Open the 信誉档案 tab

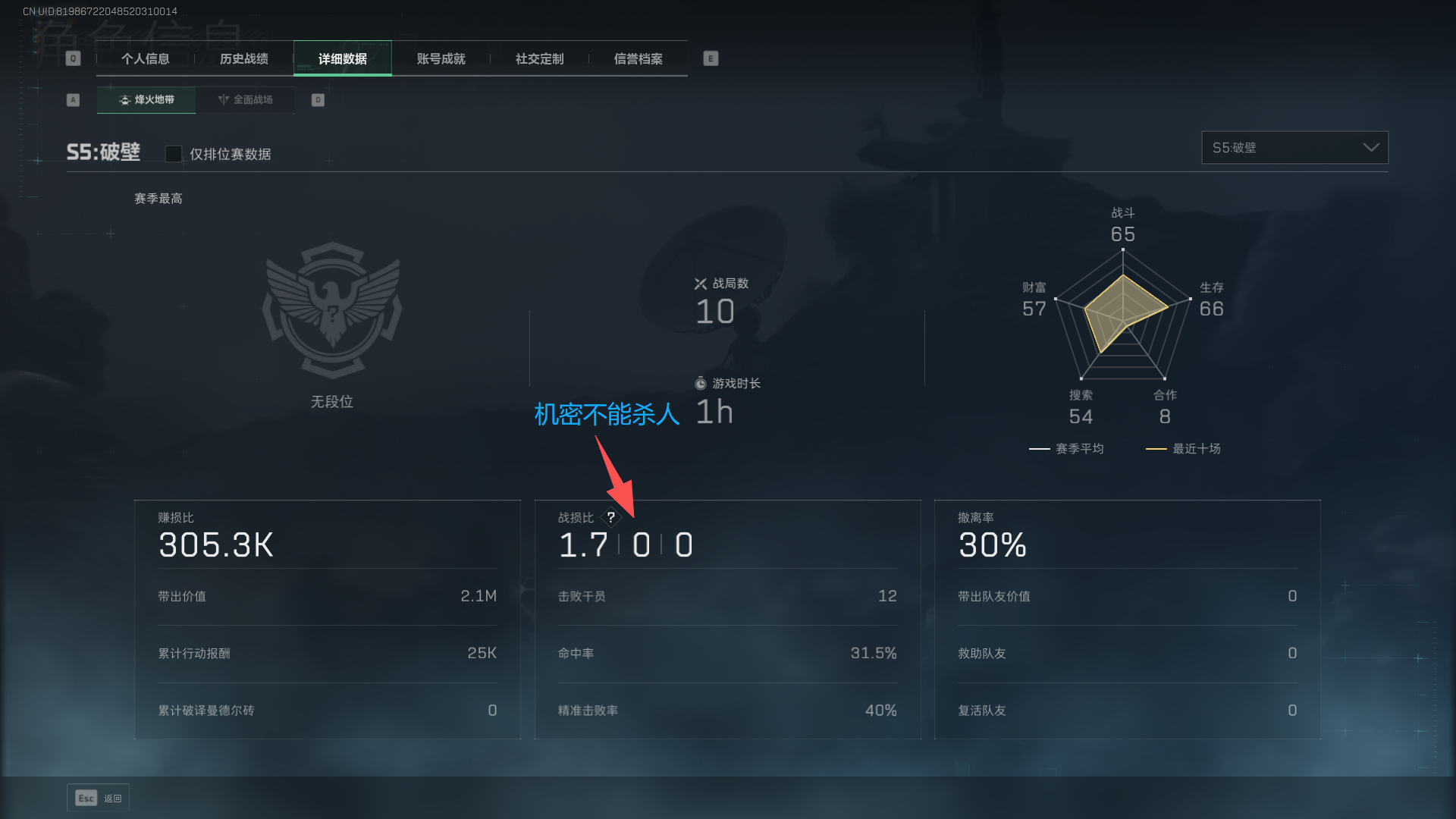[x=638, y=58]
